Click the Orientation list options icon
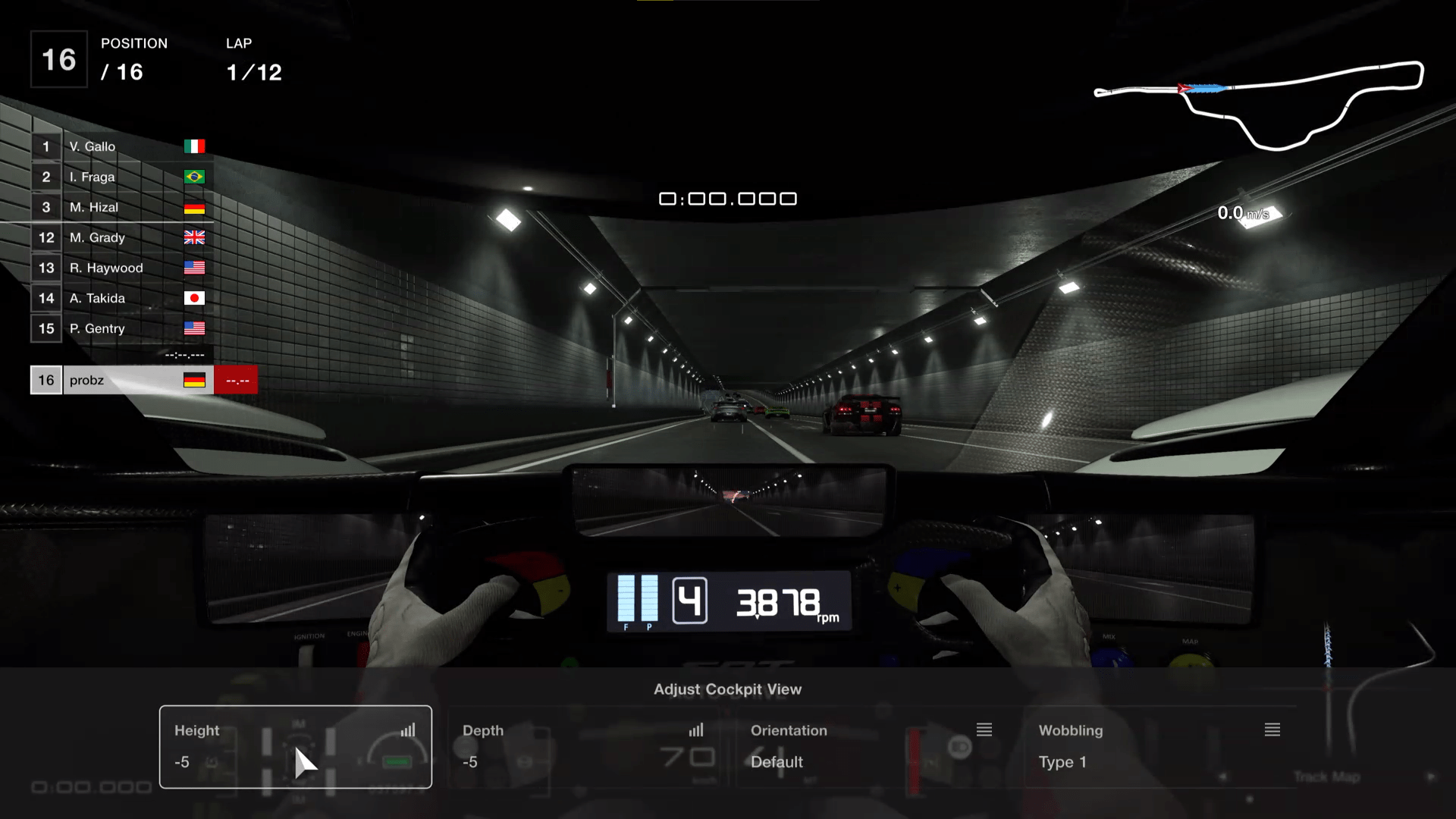The image size is (1456, 819). tap(984, 730)
